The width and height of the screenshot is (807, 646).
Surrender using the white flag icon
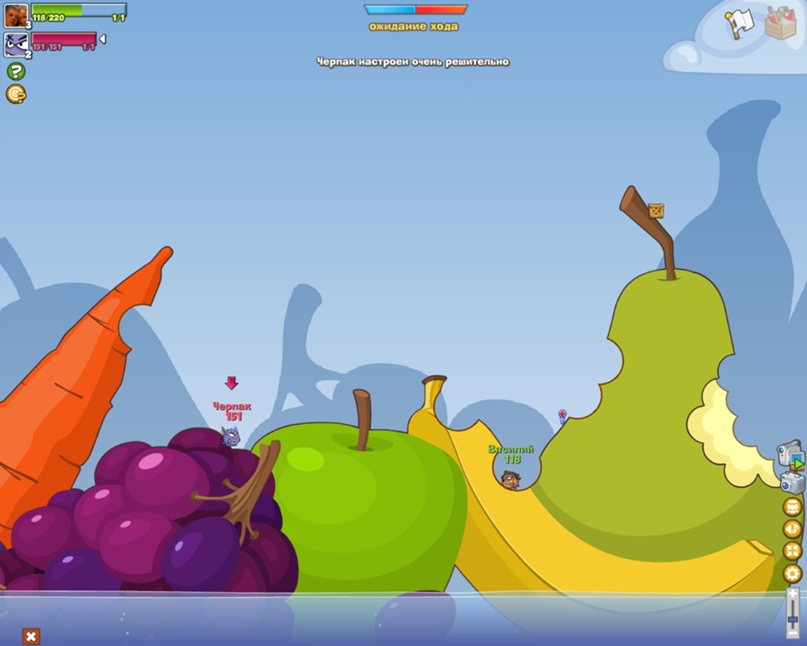(x=739, y=23)
